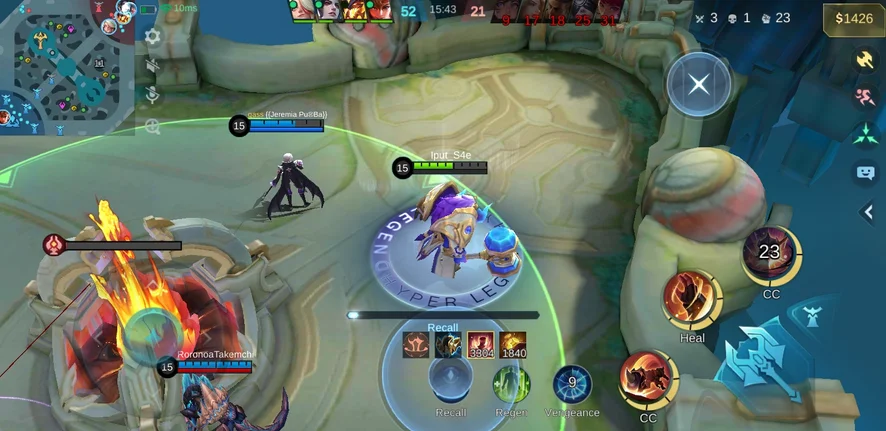The image size is (886, 431).
Task: Send the Retreat running-figure command
Action: coord(865,97)
